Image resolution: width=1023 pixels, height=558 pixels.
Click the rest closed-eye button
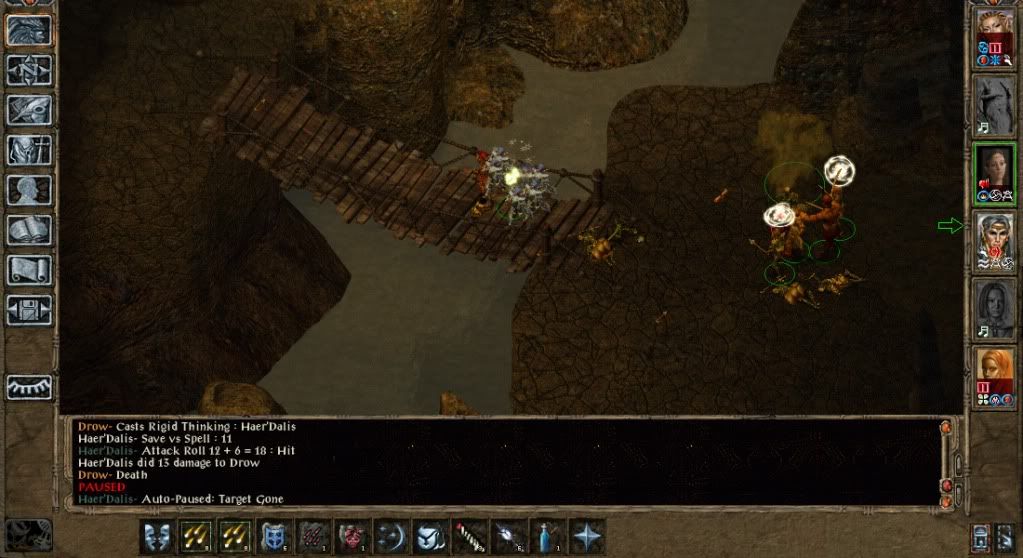[29, 387]
